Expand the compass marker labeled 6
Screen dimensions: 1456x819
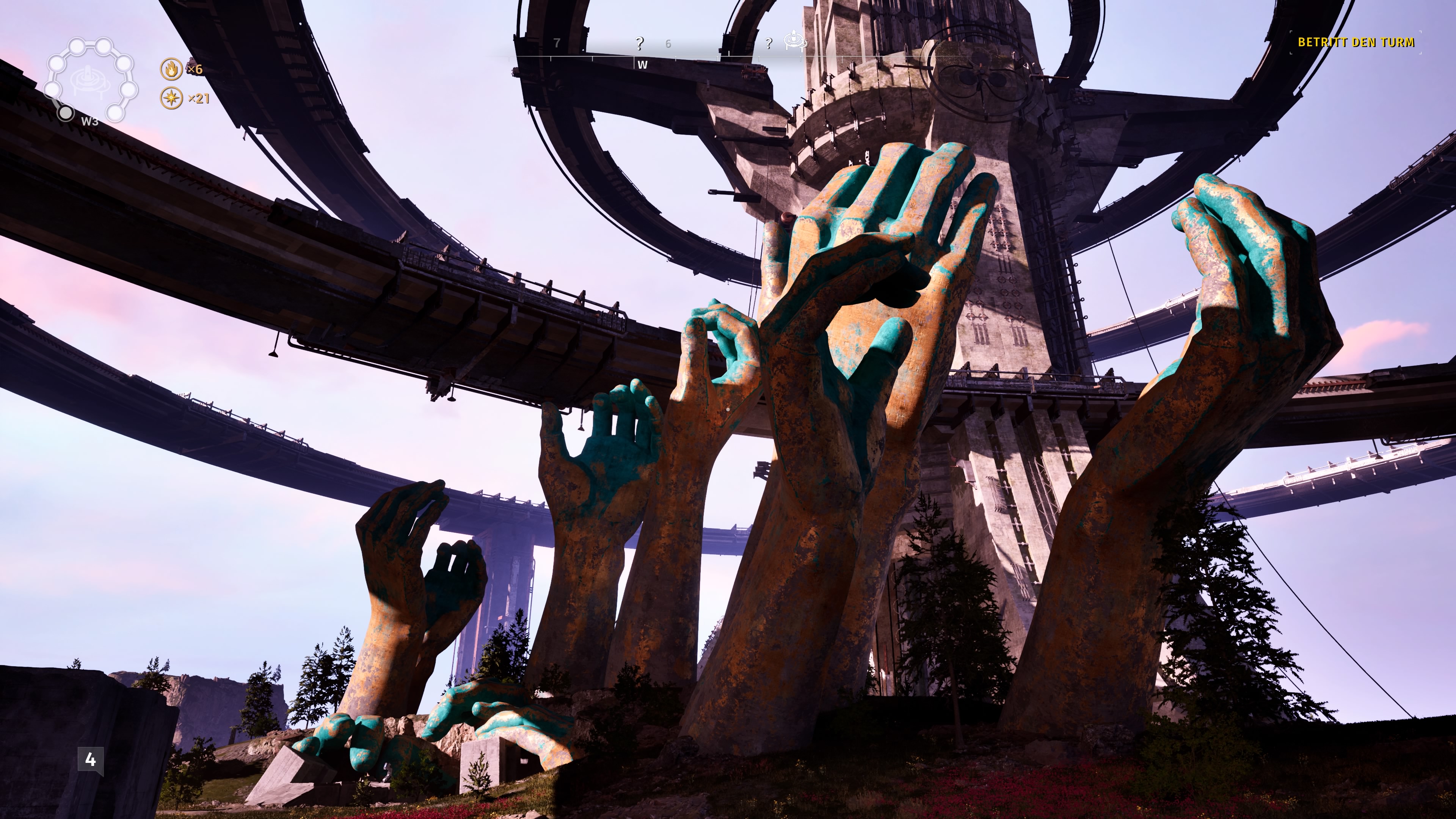pyautogui.click(x=668, y=44)
